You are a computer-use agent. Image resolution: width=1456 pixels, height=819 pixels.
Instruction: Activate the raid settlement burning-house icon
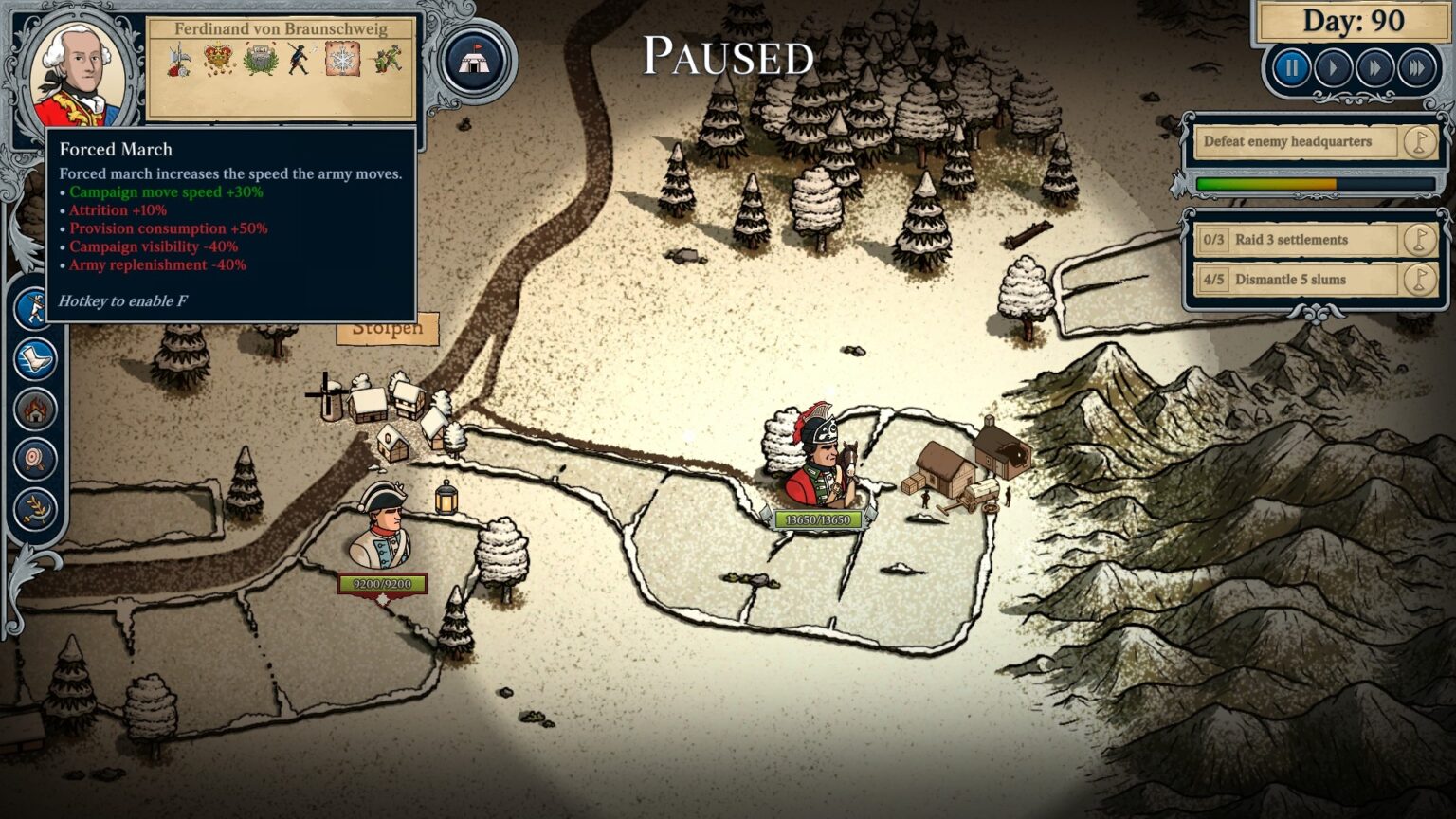pyautogui.click(x=34, y=409)
